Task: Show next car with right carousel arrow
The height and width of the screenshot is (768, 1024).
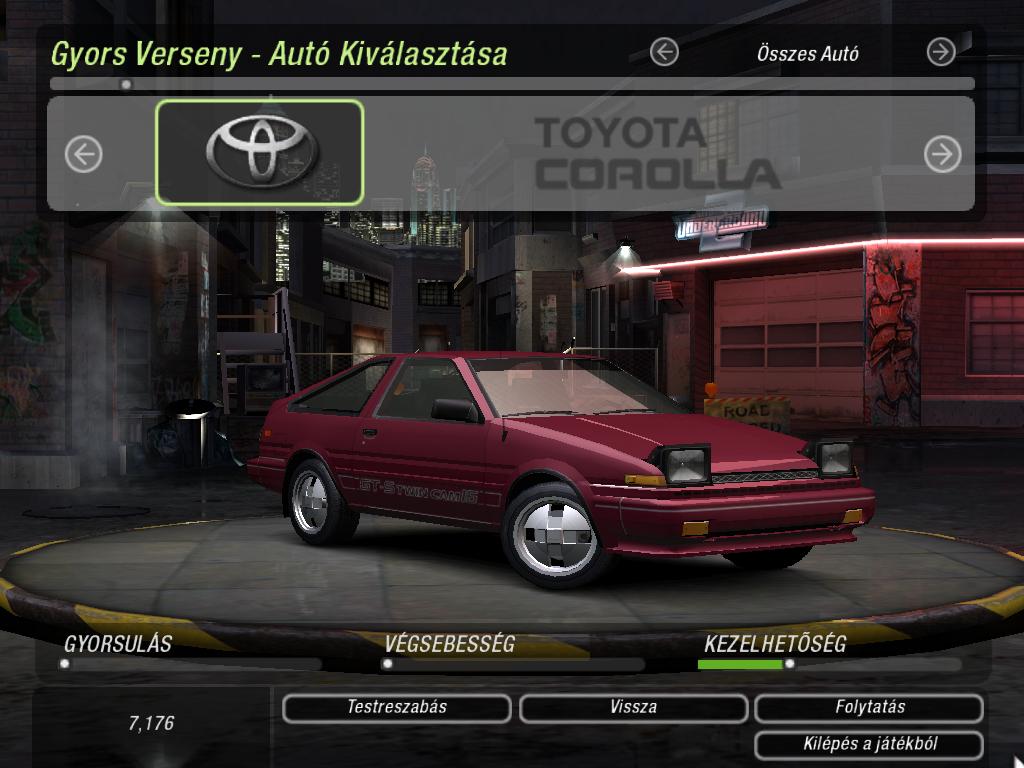Action: (x=941, y=154)
